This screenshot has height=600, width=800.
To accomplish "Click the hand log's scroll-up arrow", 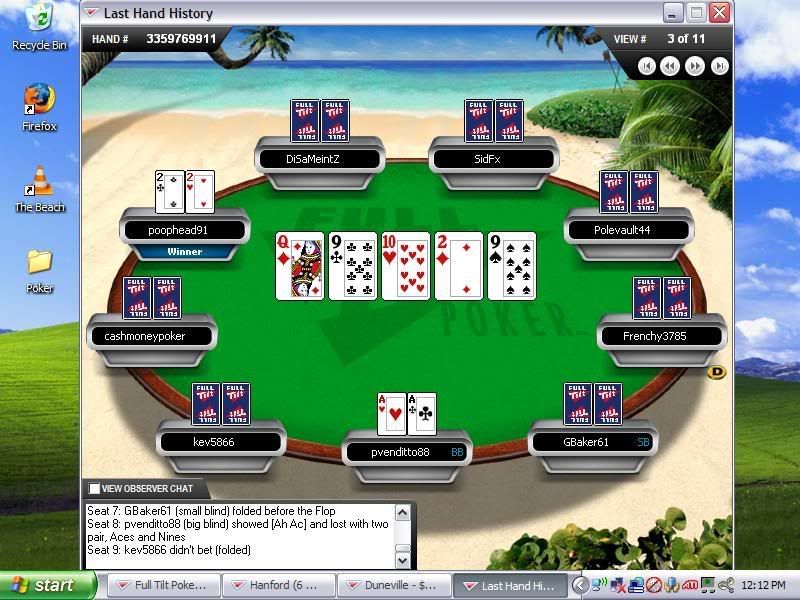I will 402,513.
